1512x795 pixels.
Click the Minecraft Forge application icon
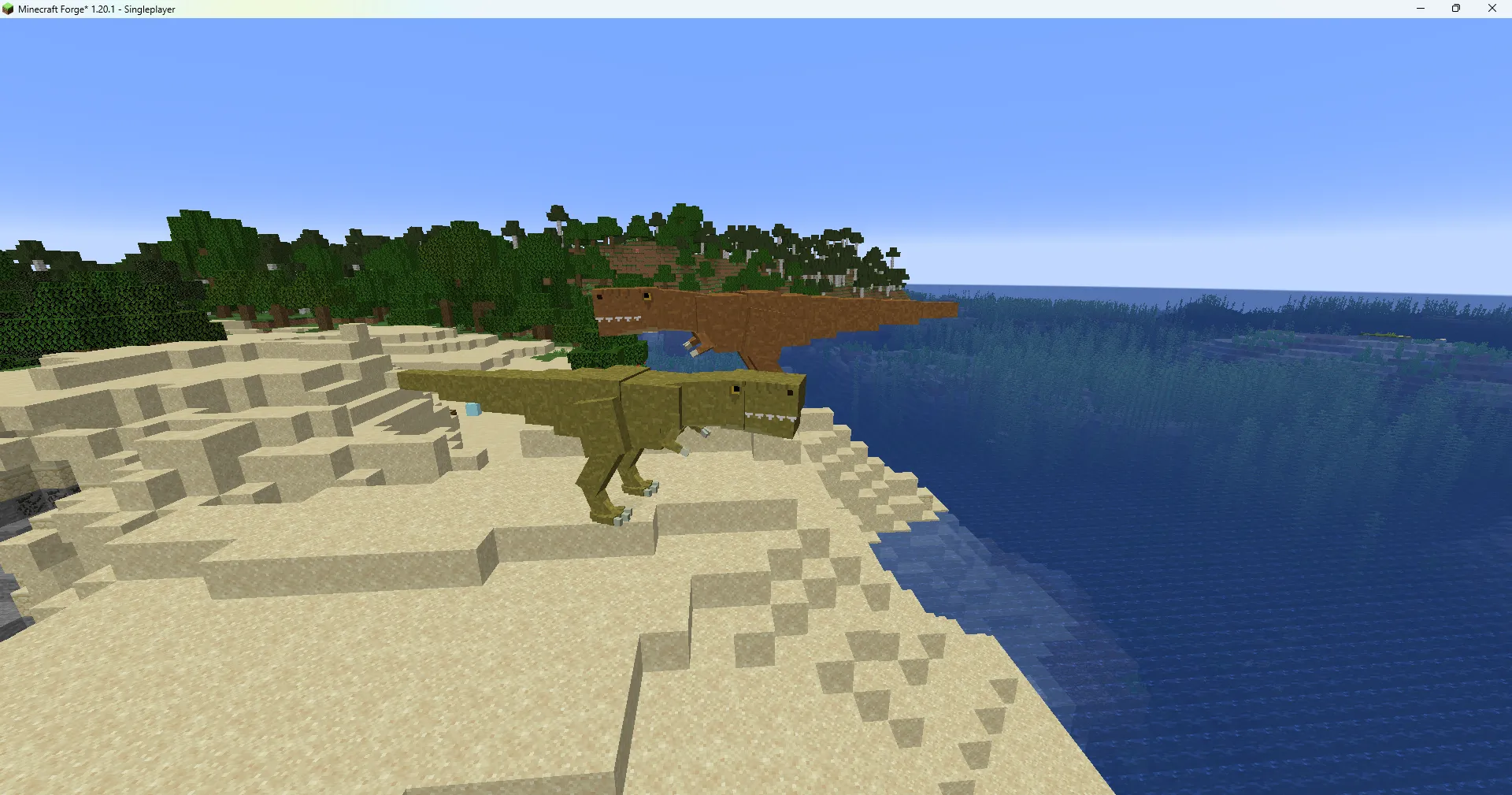[8, 9]
